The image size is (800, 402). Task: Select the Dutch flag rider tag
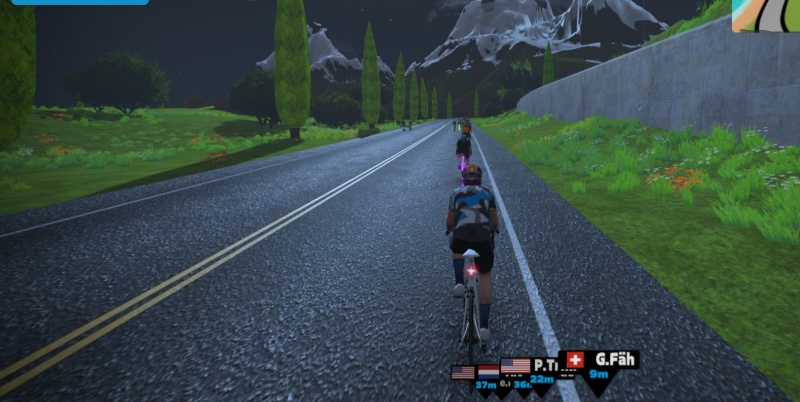pyautogui.click(x=489, y=374)
